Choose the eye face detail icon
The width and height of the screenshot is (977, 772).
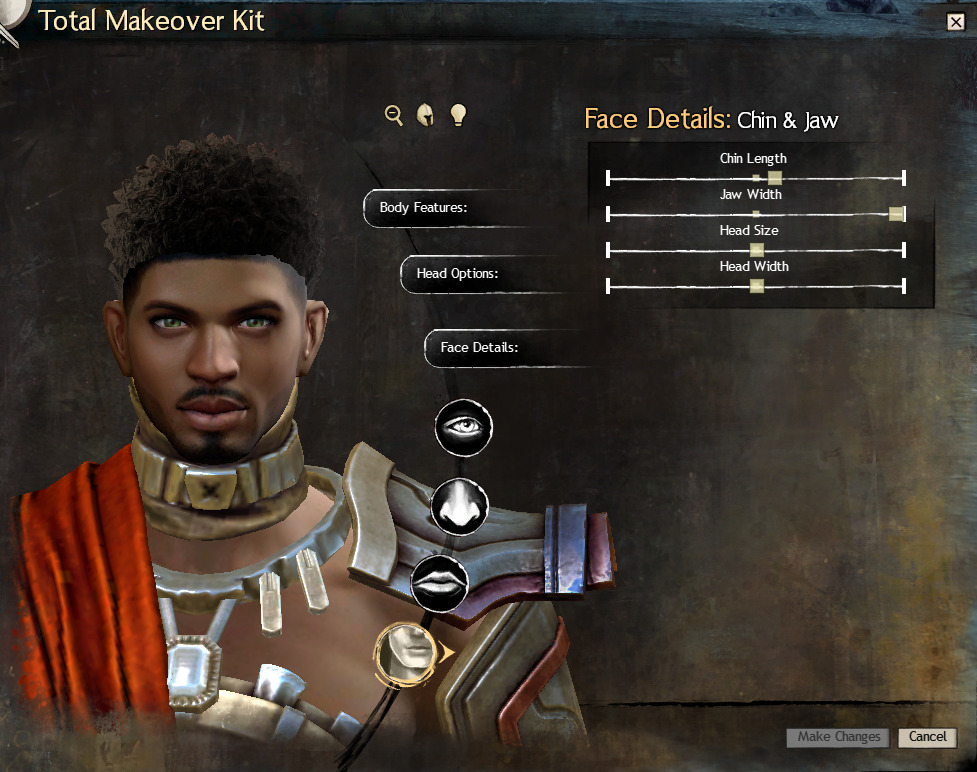(x=464, y=427)
